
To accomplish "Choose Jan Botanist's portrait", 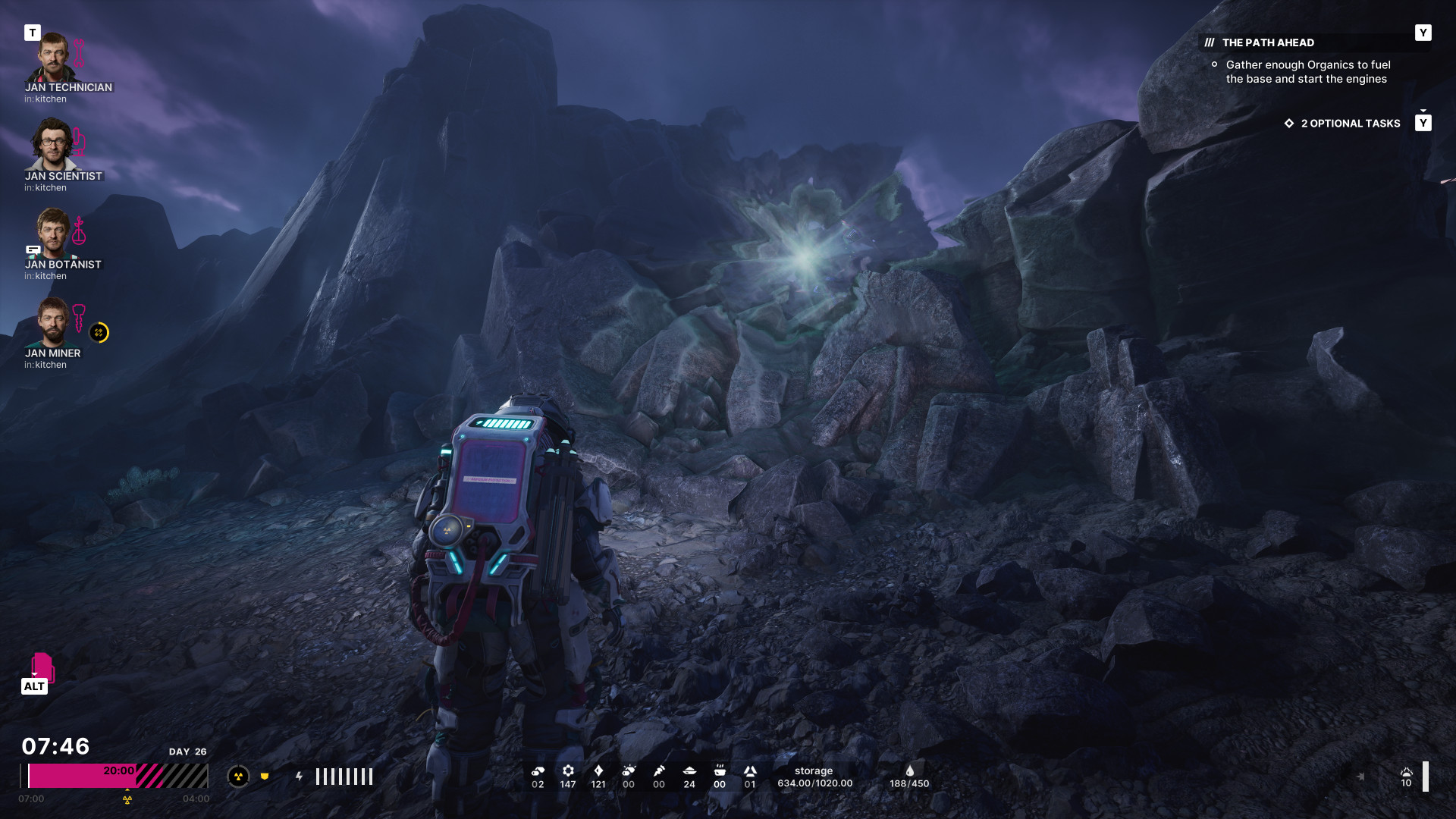I will [53, 234].
